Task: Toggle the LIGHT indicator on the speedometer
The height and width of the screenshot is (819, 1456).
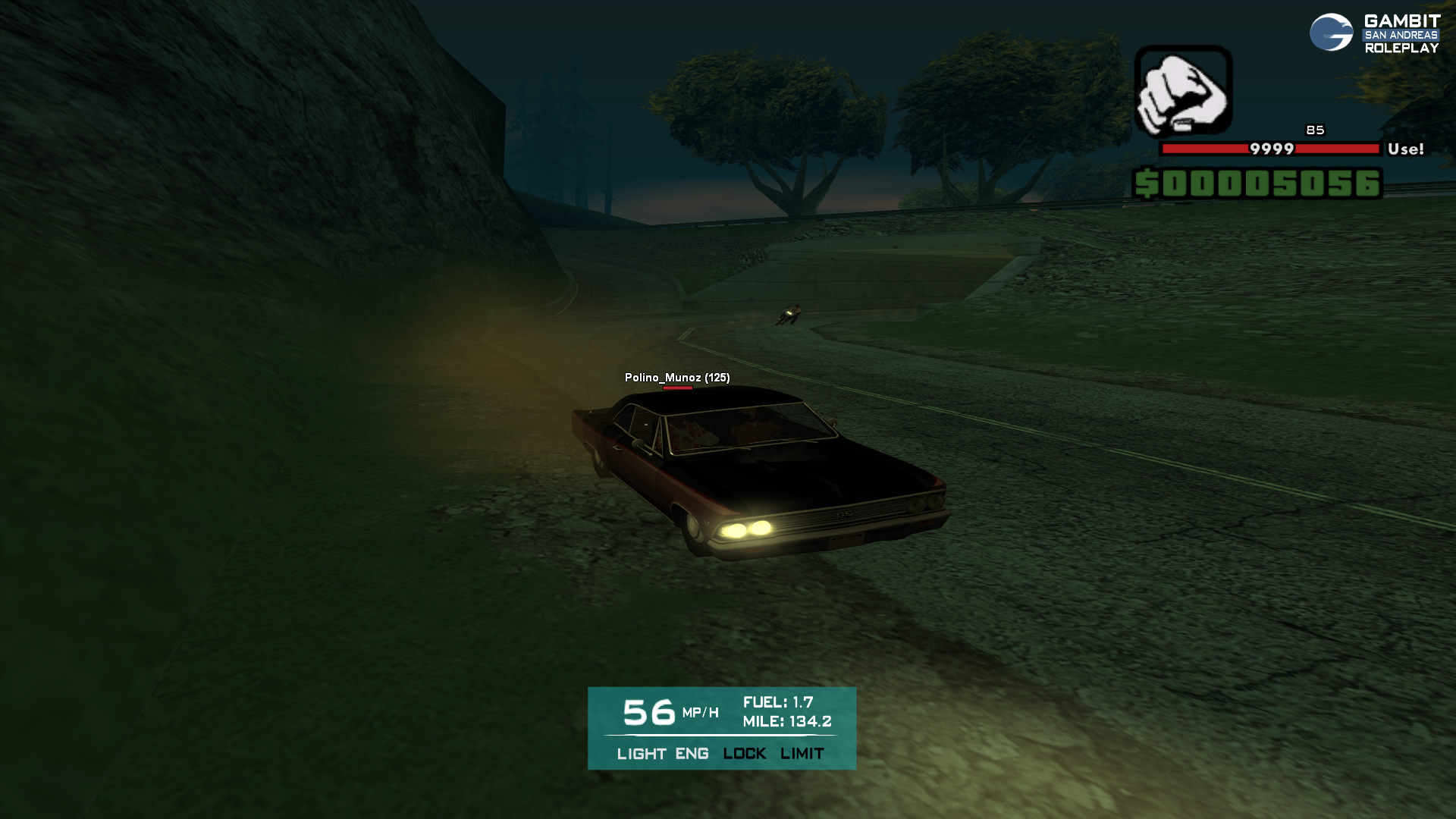Action: point(642,754)
